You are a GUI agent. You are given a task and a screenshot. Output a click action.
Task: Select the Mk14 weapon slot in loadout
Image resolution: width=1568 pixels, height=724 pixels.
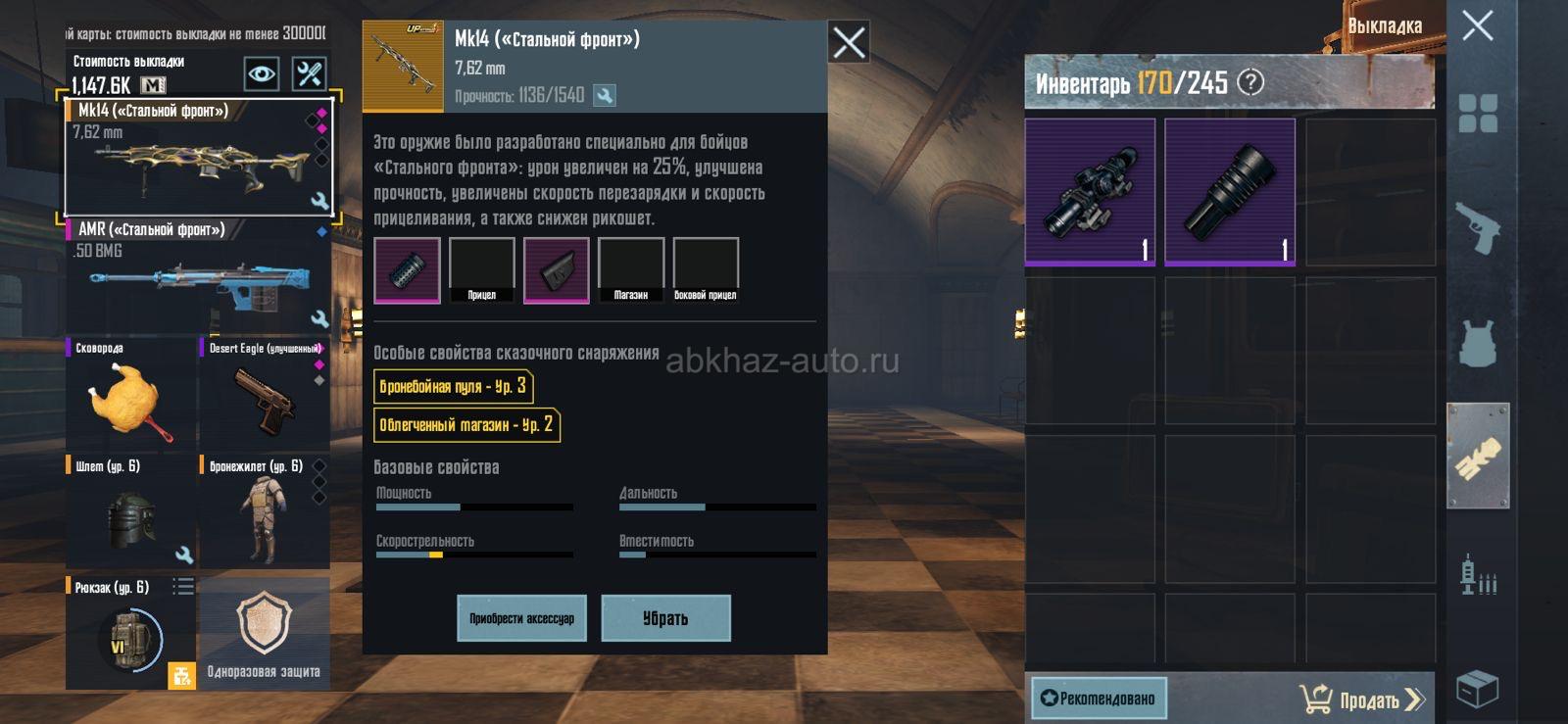[198, 157]
